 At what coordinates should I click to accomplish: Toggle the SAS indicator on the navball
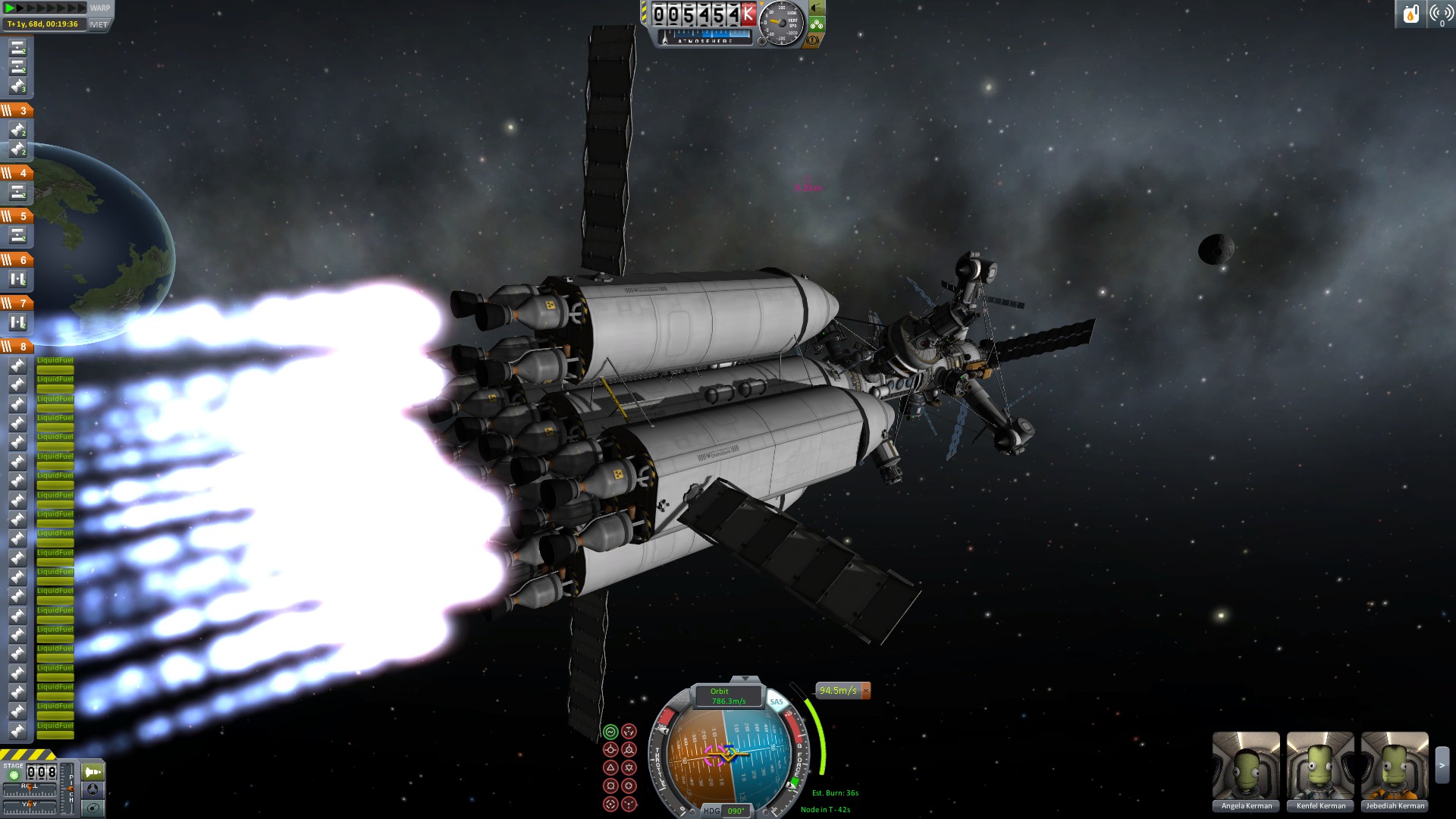tap(777, 701)
